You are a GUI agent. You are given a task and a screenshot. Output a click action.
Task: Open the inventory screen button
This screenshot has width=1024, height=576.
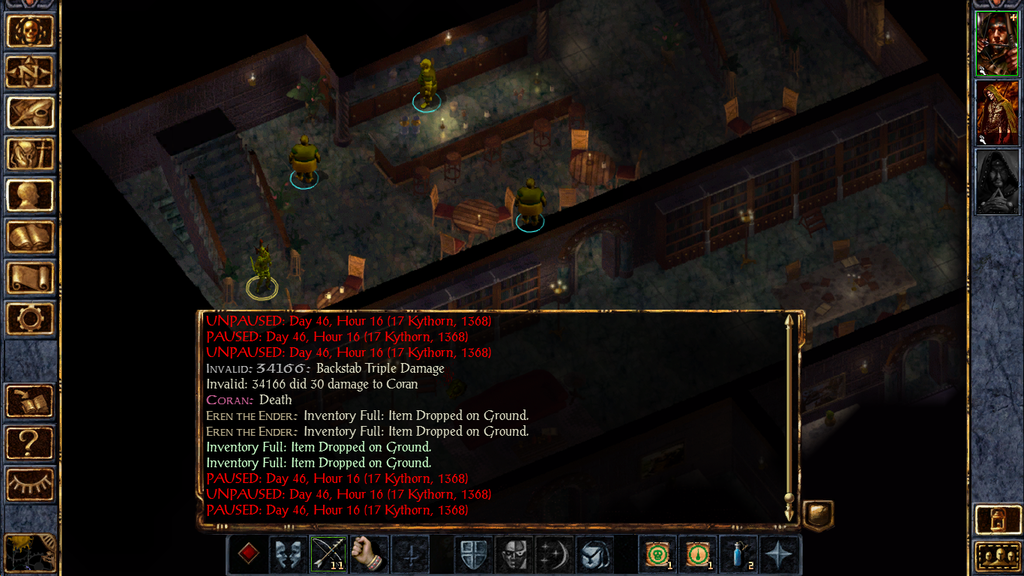coord(30,154)
